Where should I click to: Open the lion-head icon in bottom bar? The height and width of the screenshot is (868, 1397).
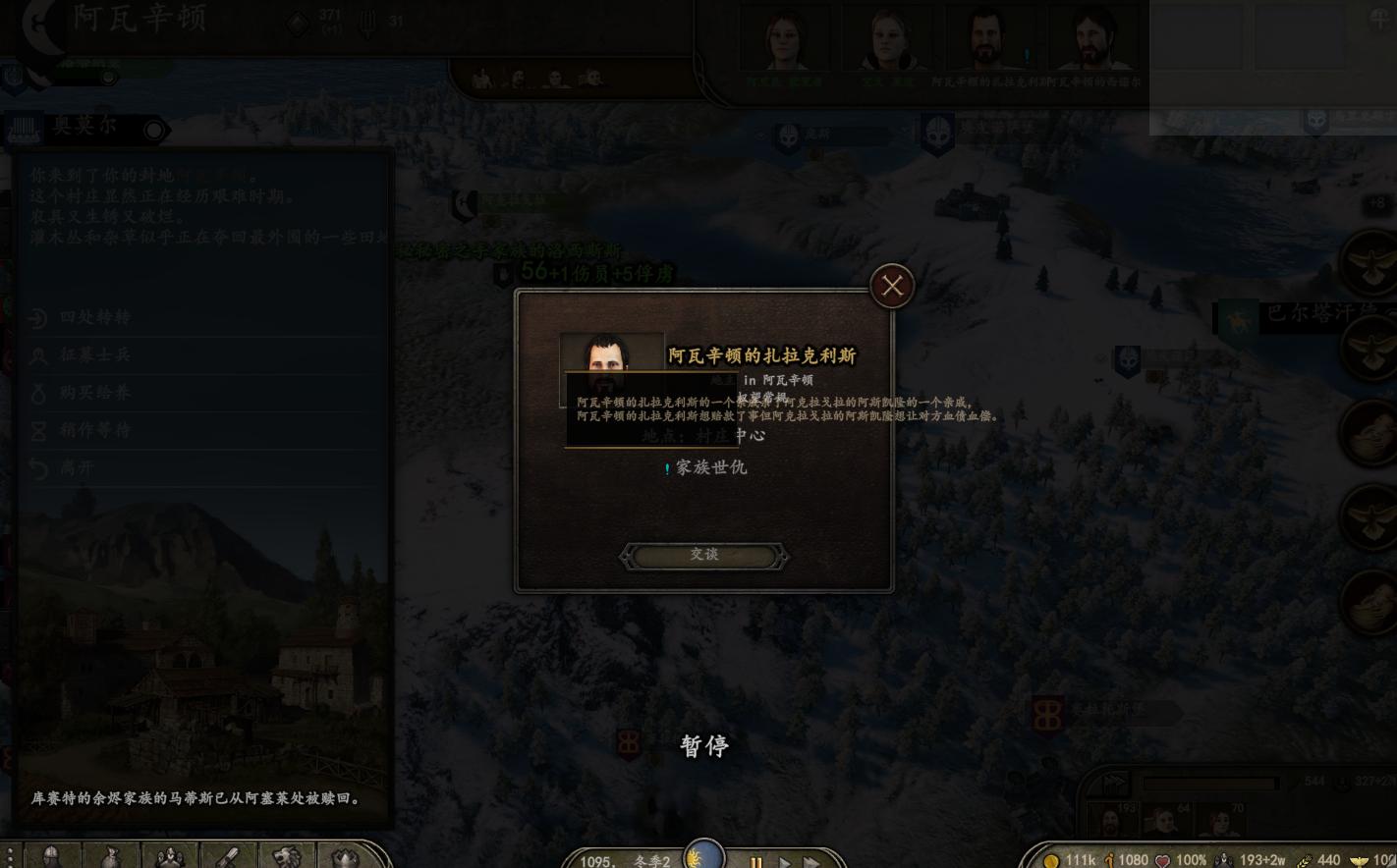pyautogui.click(x=286, y=856)
